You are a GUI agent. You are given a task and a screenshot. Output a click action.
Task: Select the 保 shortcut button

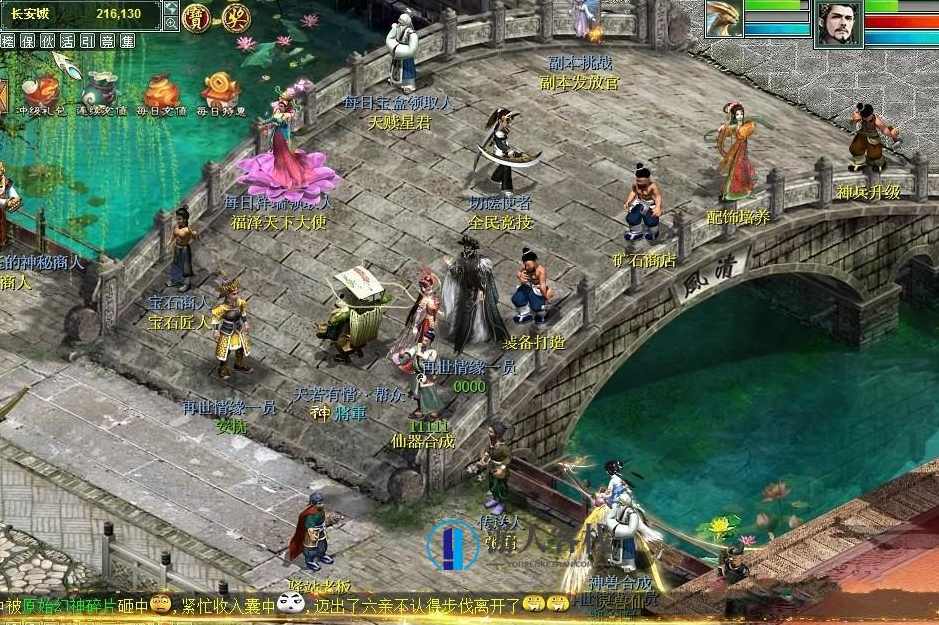click(x=28, y=41)
